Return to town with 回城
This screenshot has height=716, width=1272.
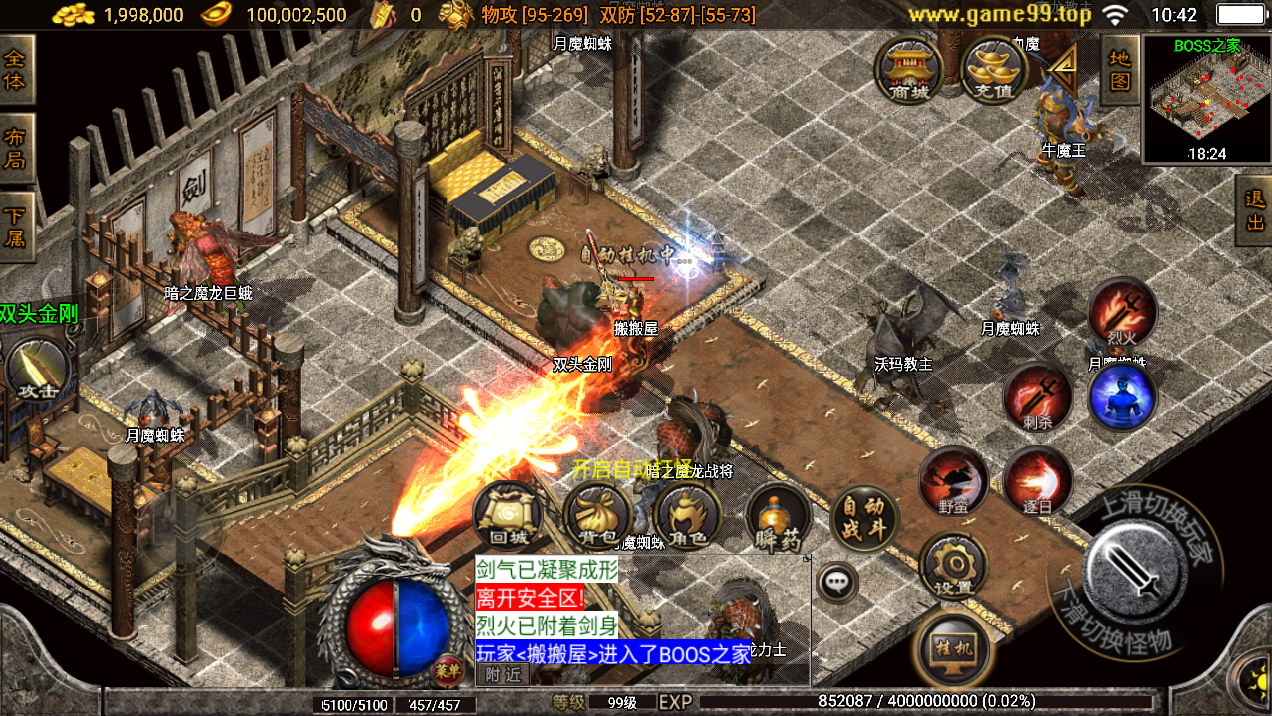(507, 518)
